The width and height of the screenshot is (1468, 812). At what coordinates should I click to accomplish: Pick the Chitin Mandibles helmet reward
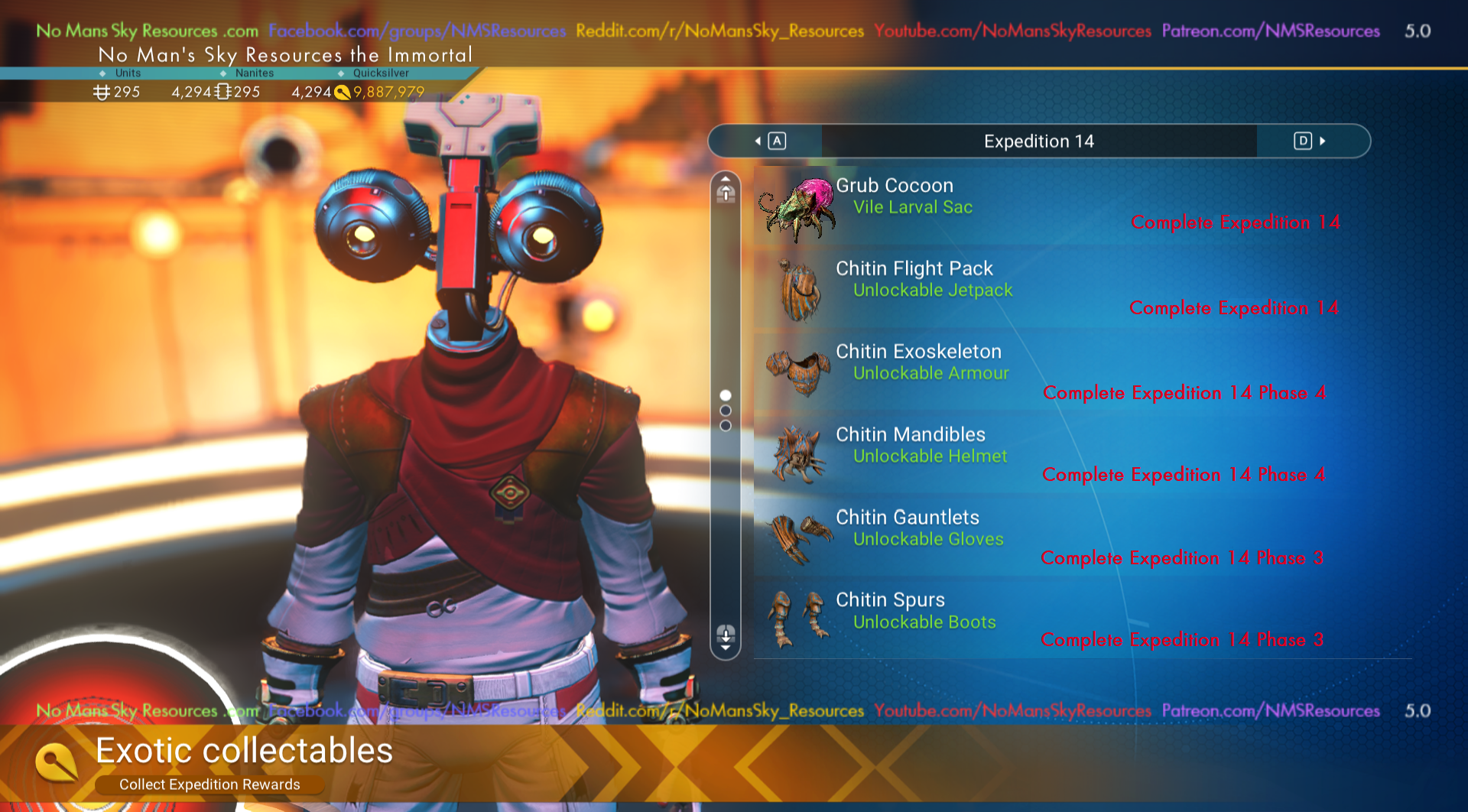click(1055, 454)
